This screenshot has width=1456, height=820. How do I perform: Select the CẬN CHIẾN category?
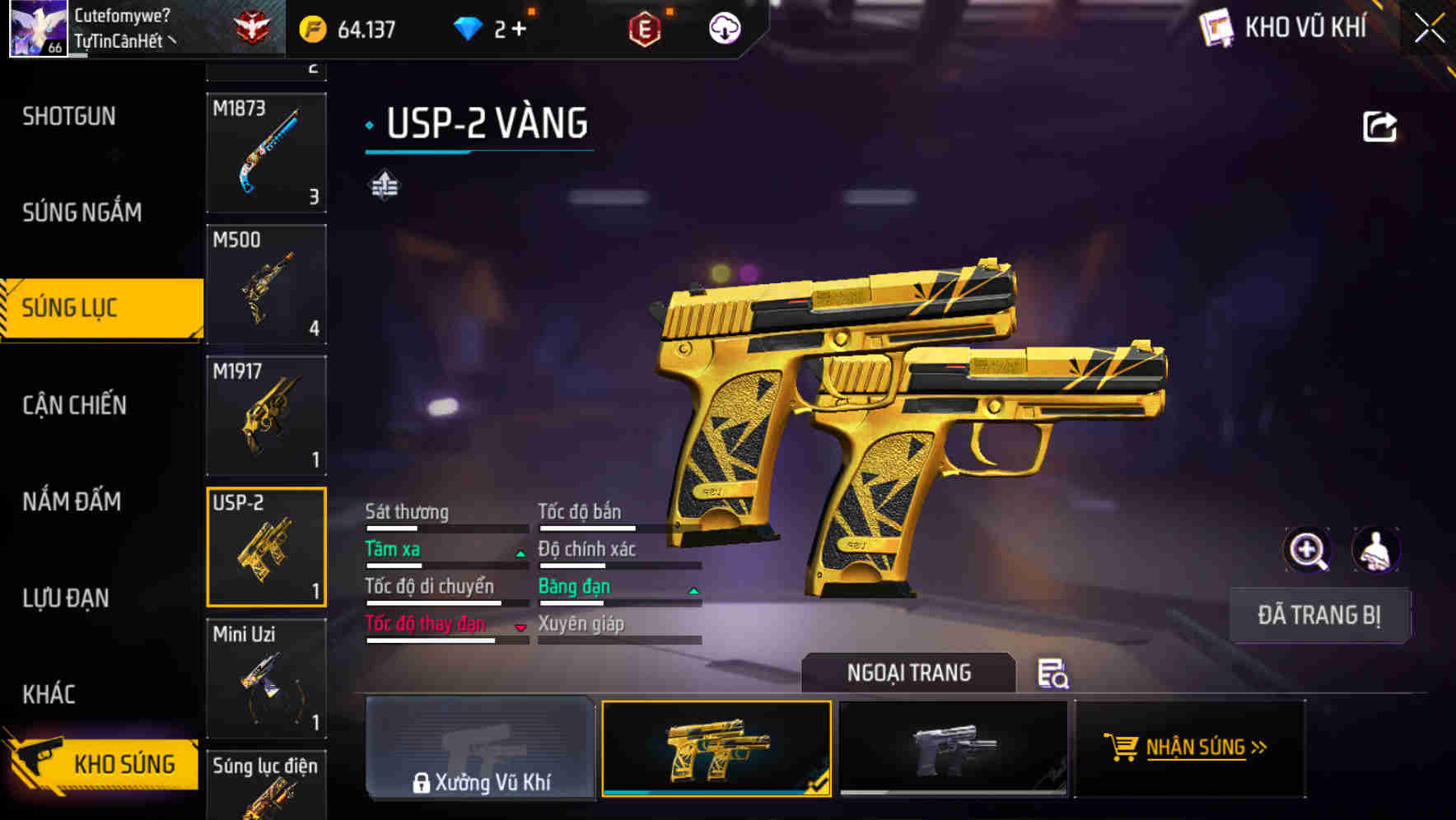(x=74, y=405)
